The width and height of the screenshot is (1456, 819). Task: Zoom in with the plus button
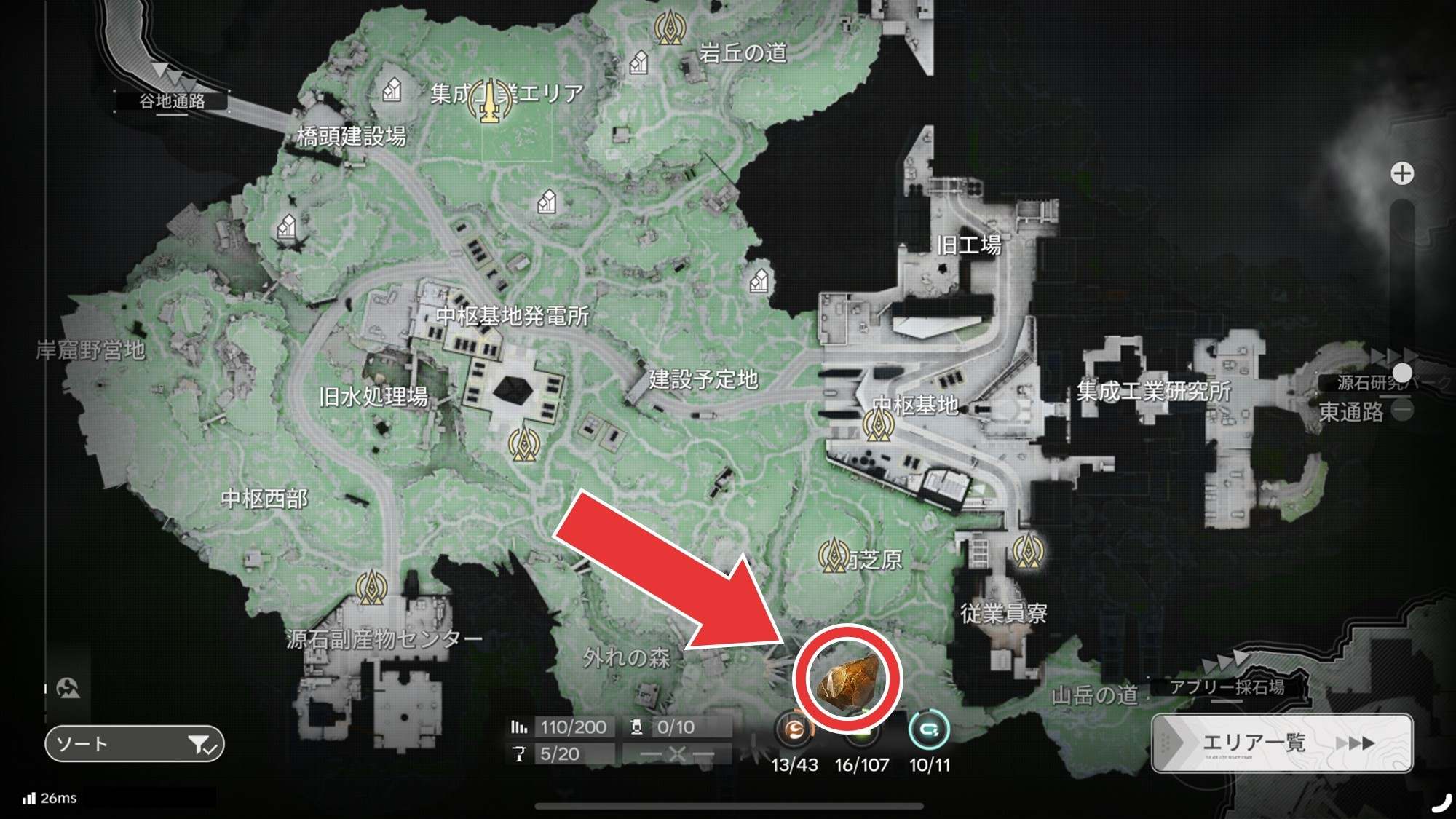click(1401, 173)
